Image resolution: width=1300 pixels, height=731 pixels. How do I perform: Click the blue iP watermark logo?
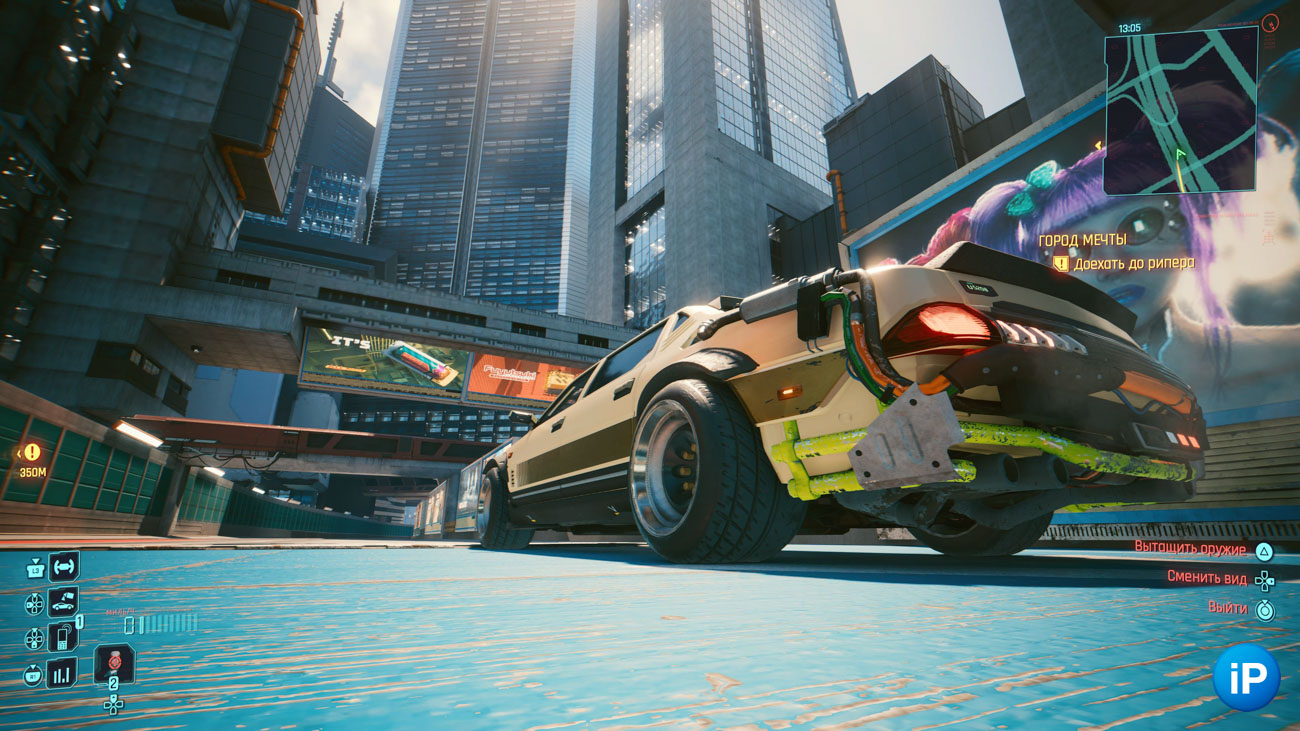1246,678
